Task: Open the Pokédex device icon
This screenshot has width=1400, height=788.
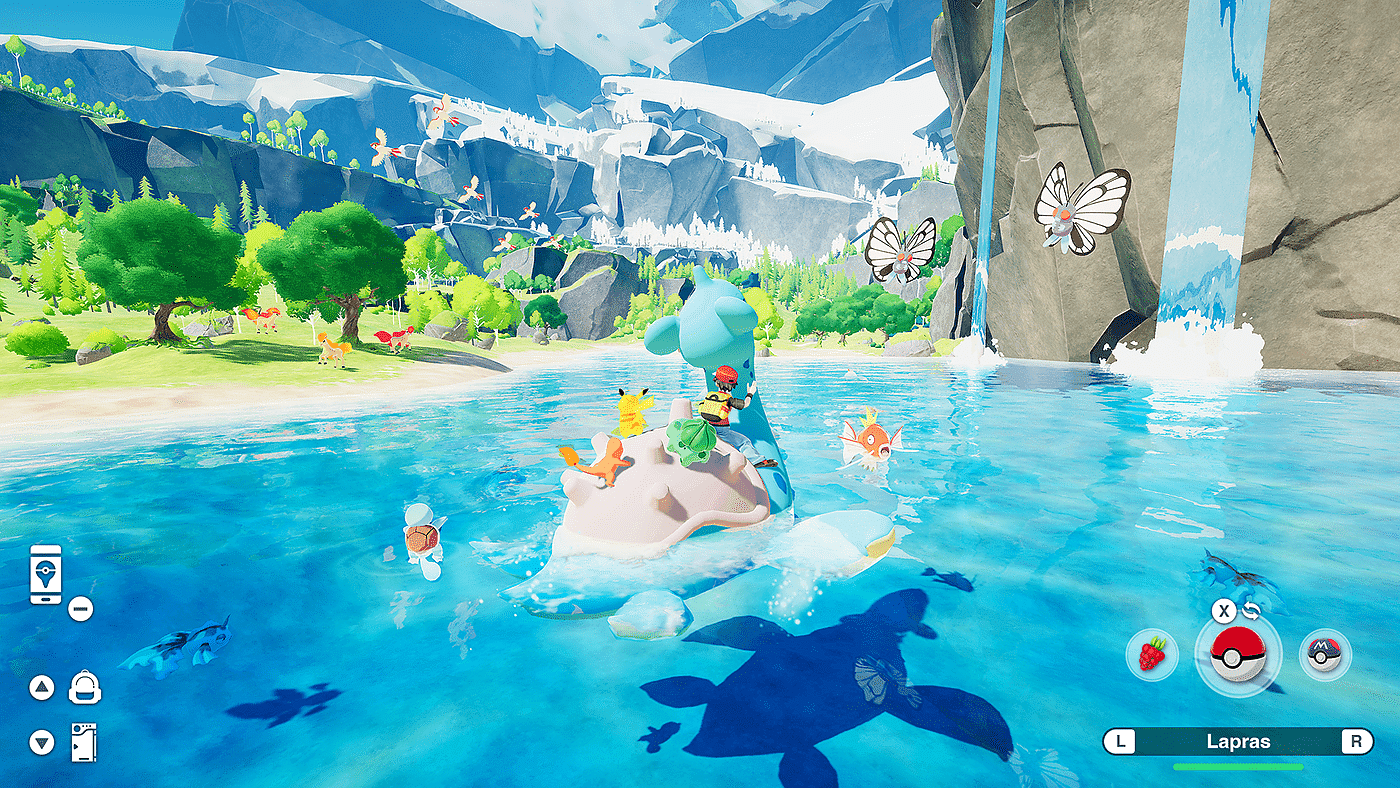Action: click(84, 742)
